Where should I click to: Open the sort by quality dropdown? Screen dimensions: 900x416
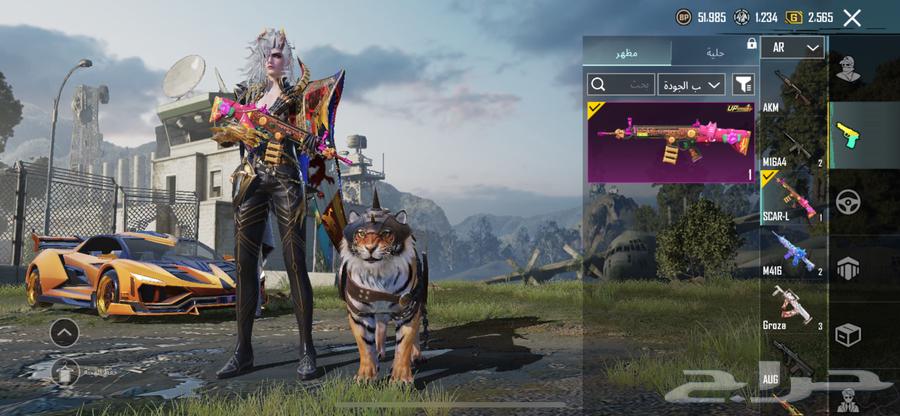click(x=691, y=84)
